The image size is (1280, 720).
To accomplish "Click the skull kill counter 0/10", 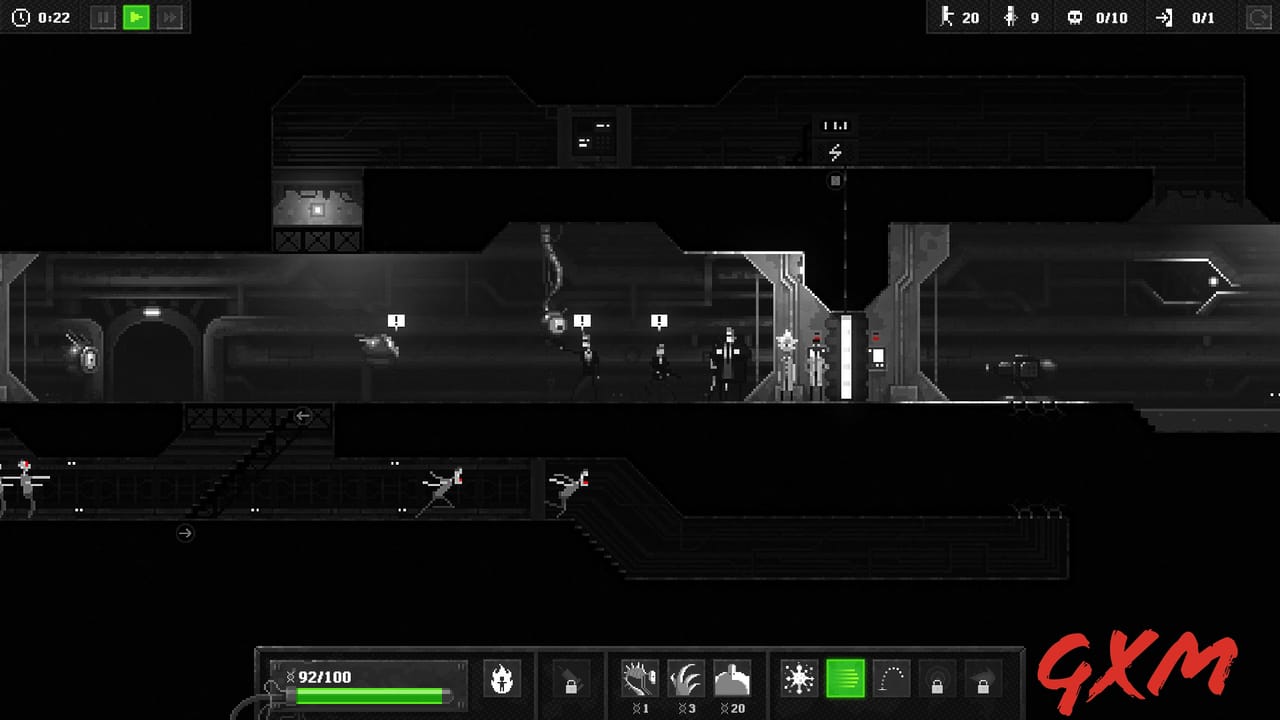I will (1097, 17).
